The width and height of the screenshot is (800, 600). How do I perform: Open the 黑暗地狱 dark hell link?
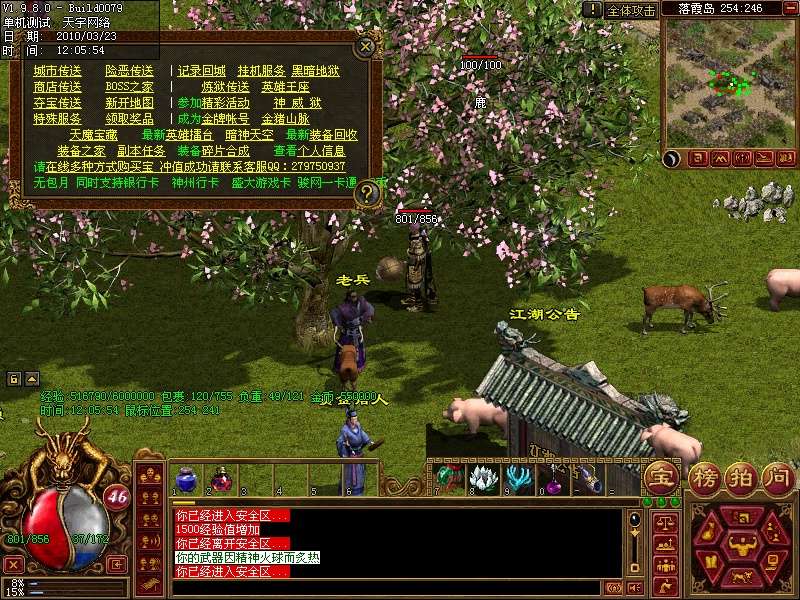(315, 71)
